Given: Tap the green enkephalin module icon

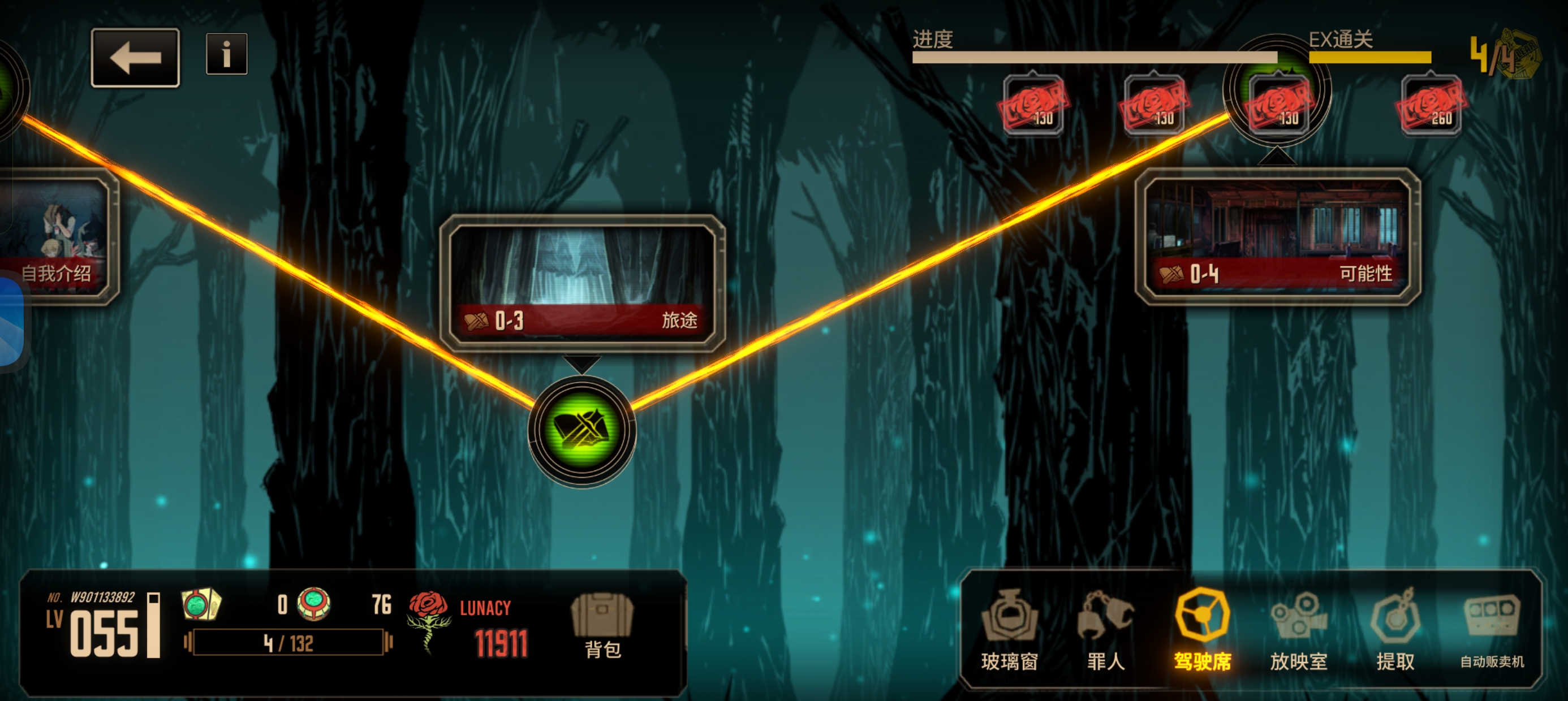Looking at the screenshot, I should [x=314, y=604].
